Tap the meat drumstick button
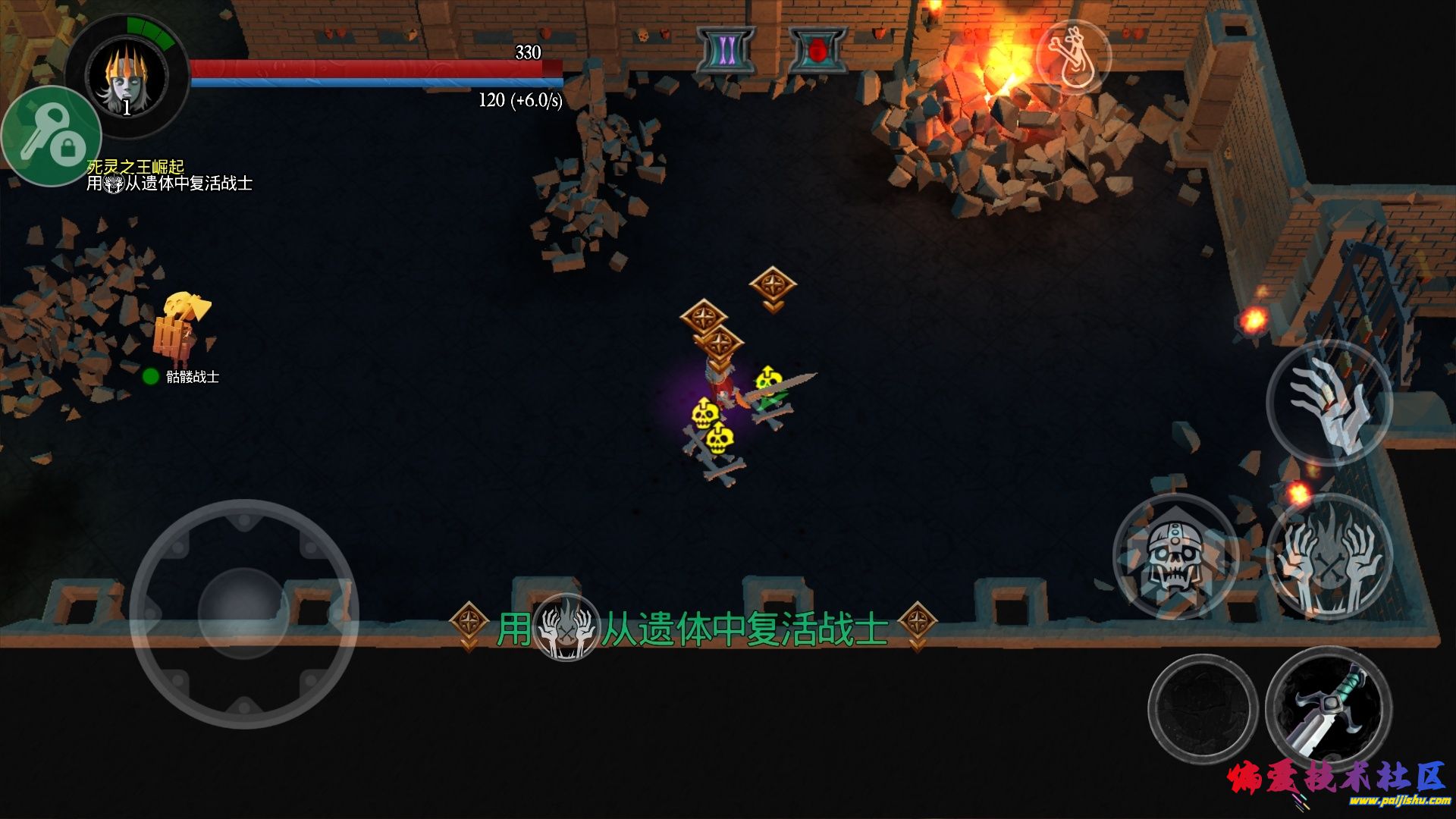The height and width of the screenshot is (819, 1456). [x=1072, y=58]
